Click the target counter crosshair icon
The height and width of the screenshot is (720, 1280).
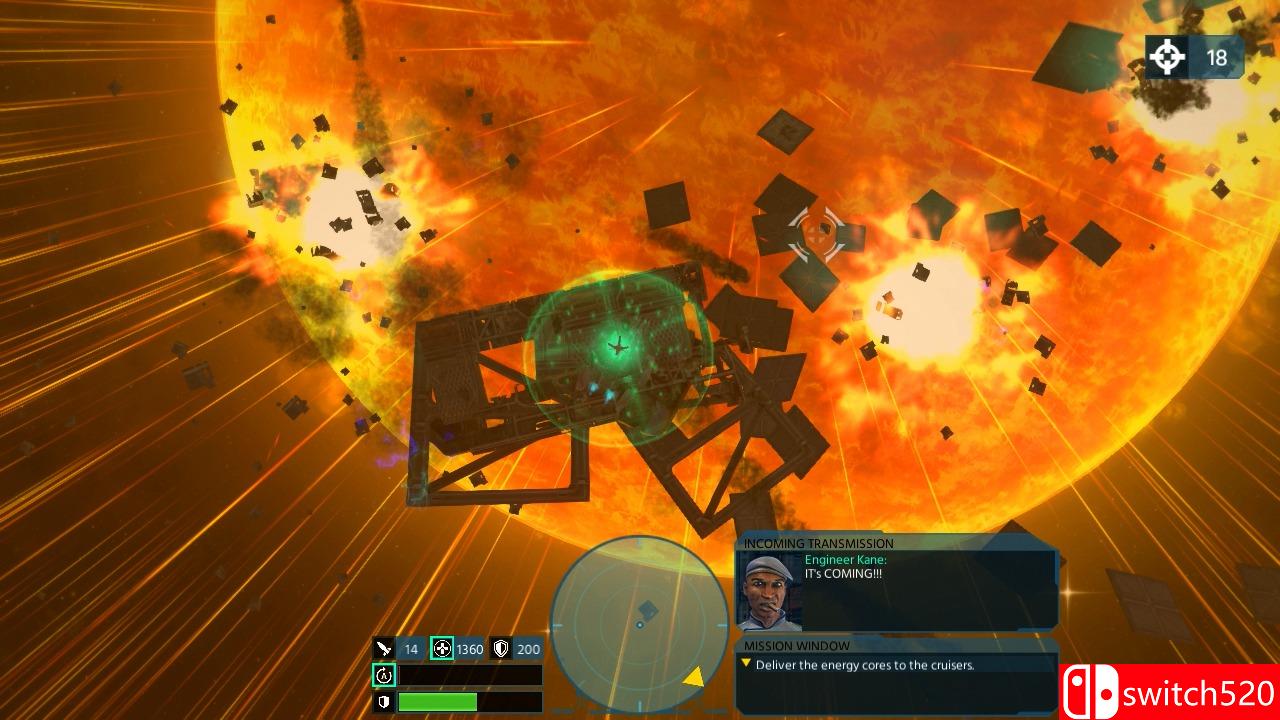tap(1166, 57)
